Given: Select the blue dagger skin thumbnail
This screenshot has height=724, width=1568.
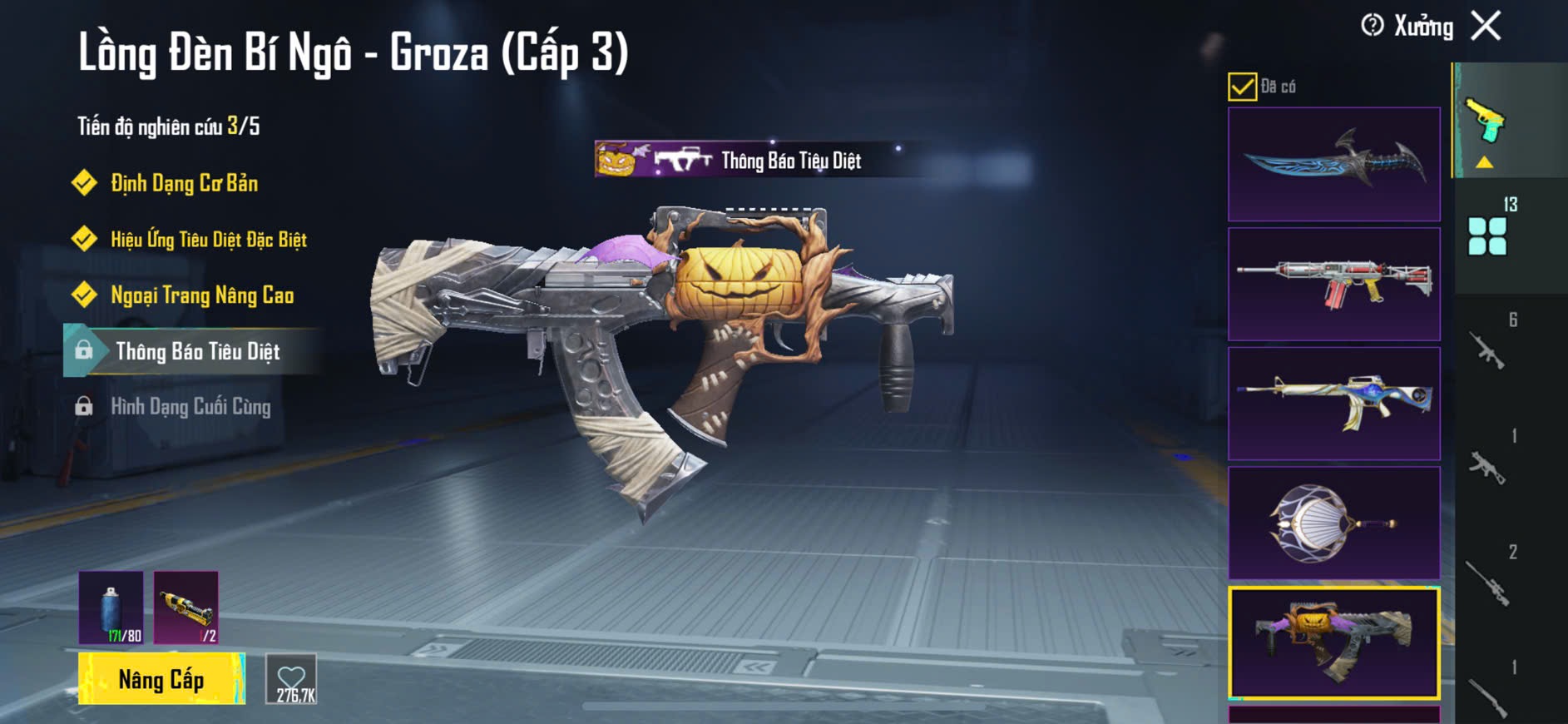Looking at the screenshot, I should click(1333, 164).
